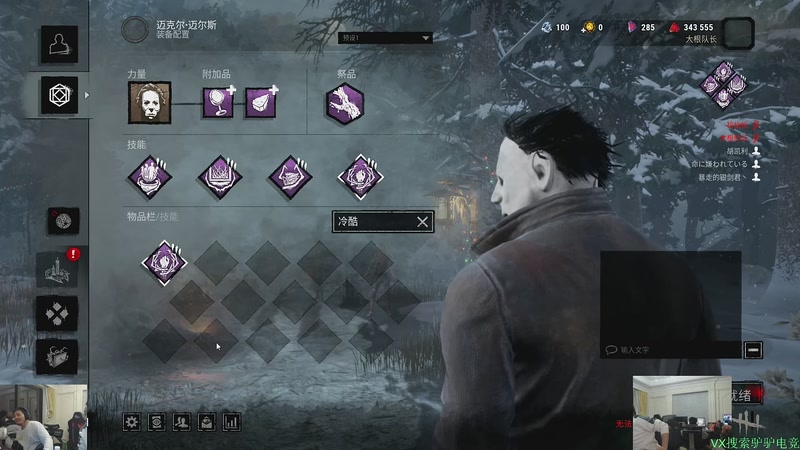Open the bloodweb tab

click(63, 221)
